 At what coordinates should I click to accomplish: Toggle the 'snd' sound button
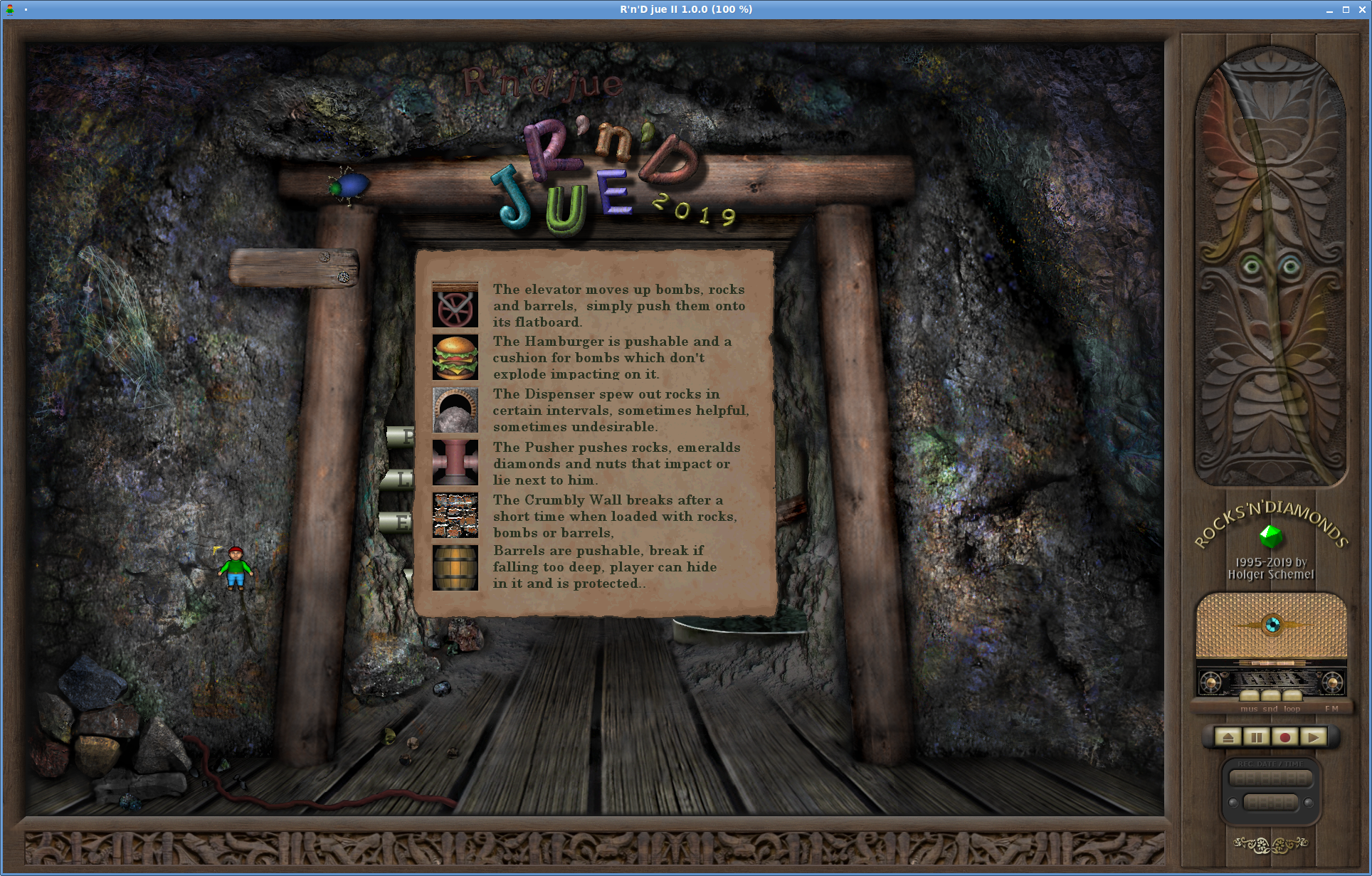coord(1271,696)
